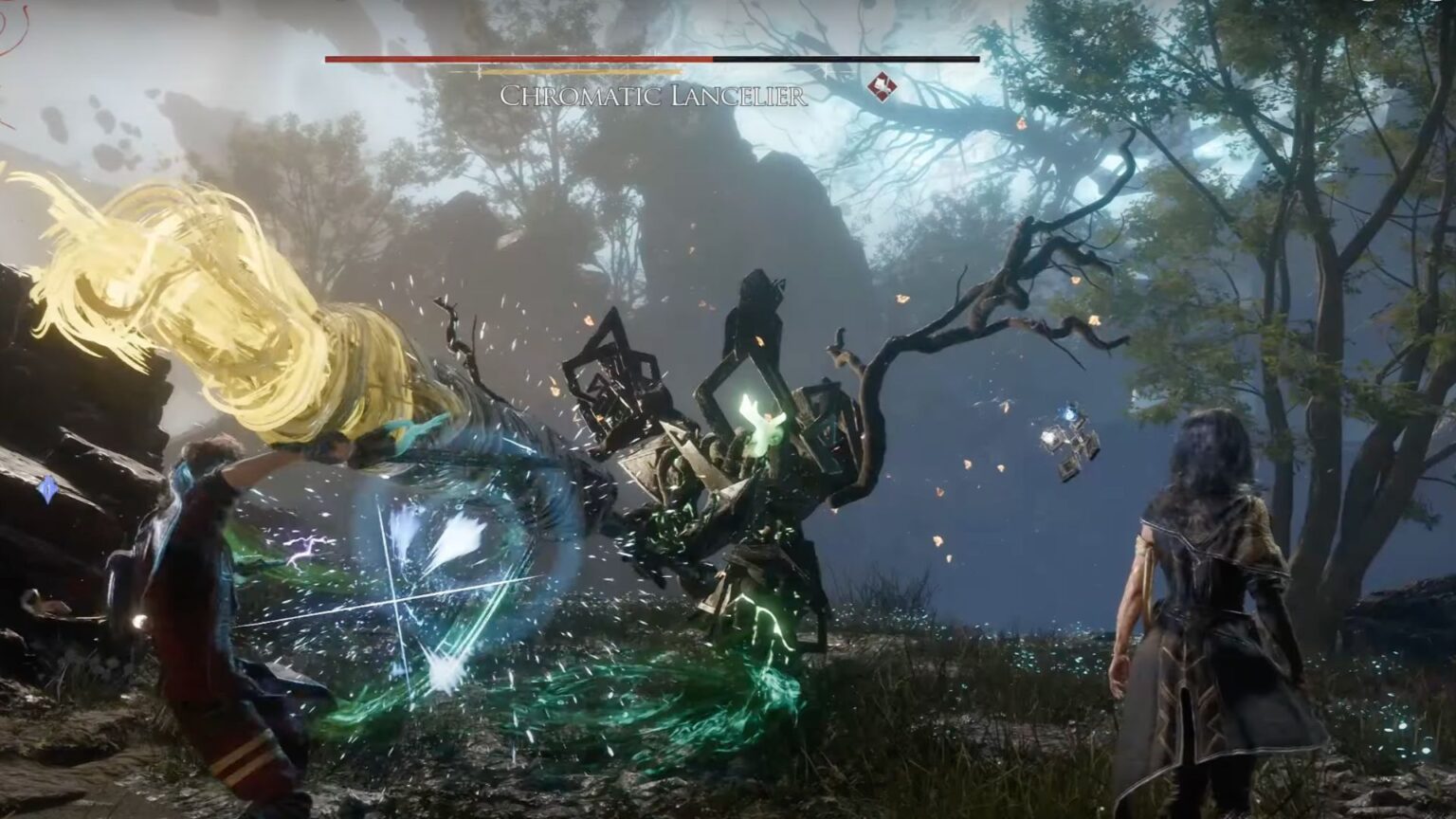
Task: Click the red diamond emblem beside the boss health bar
Action: click(883, 84)
